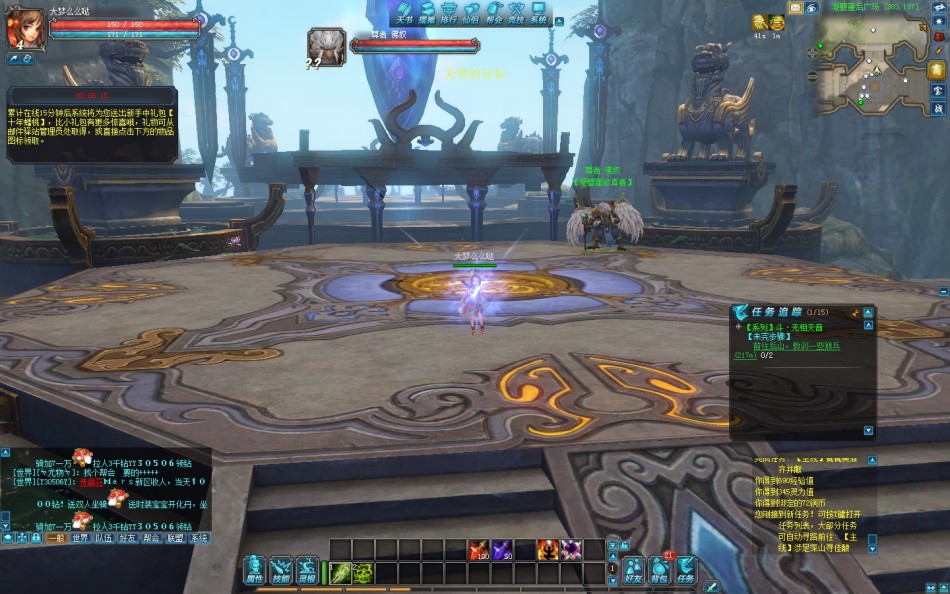Open the 天书 menu
The image size is (950, 594).
pyautogui.click(x=404, y=12)
